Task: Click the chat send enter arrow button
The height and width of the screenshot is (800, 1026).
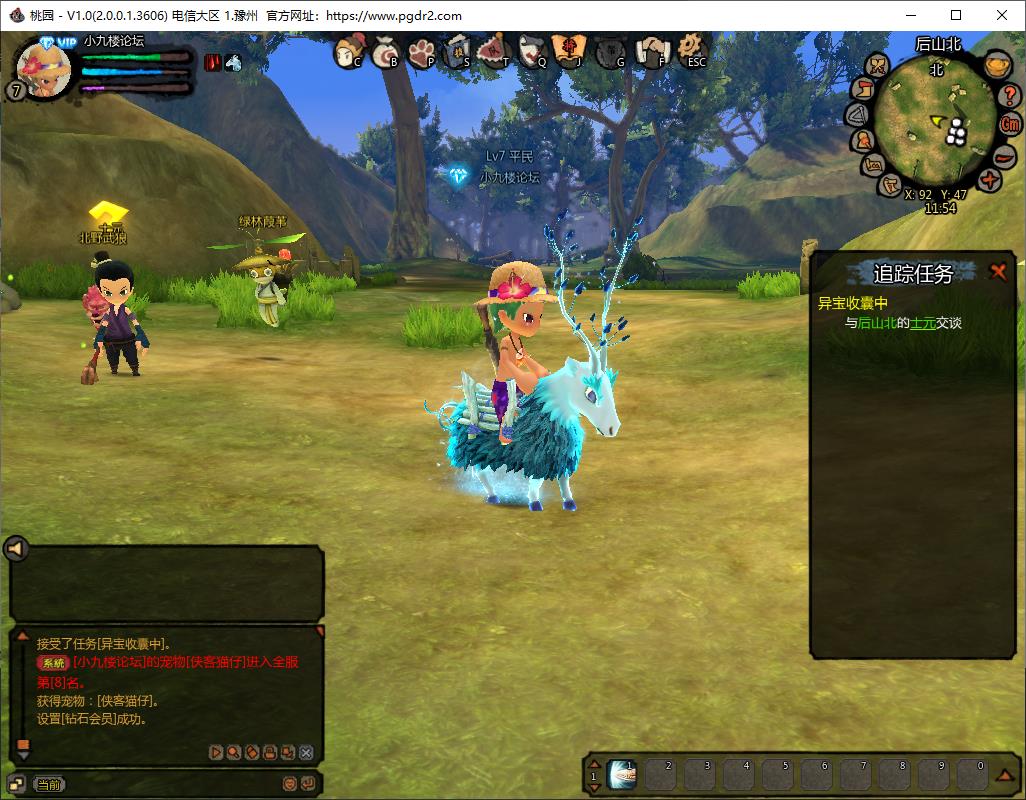Action: [x=308, y=784]
